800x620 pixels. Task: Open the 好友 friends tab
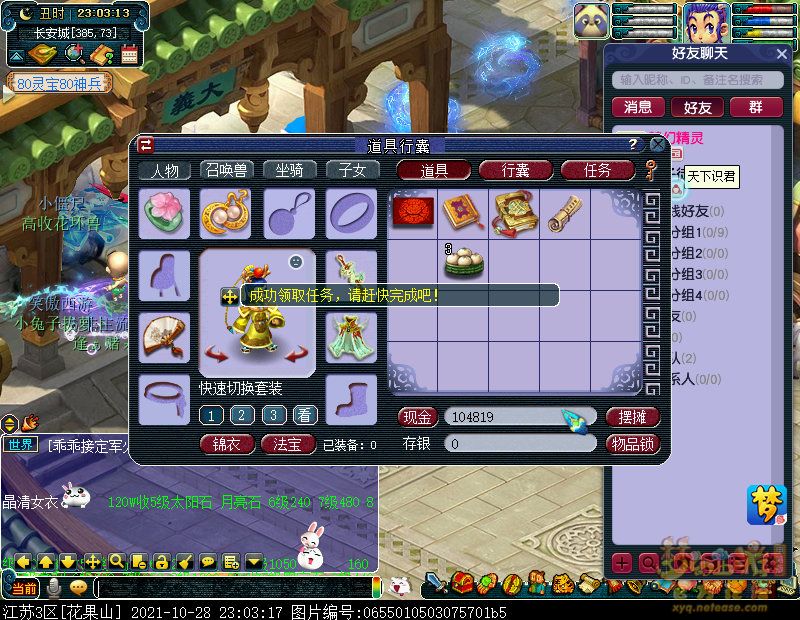click(x=697, y=107)
